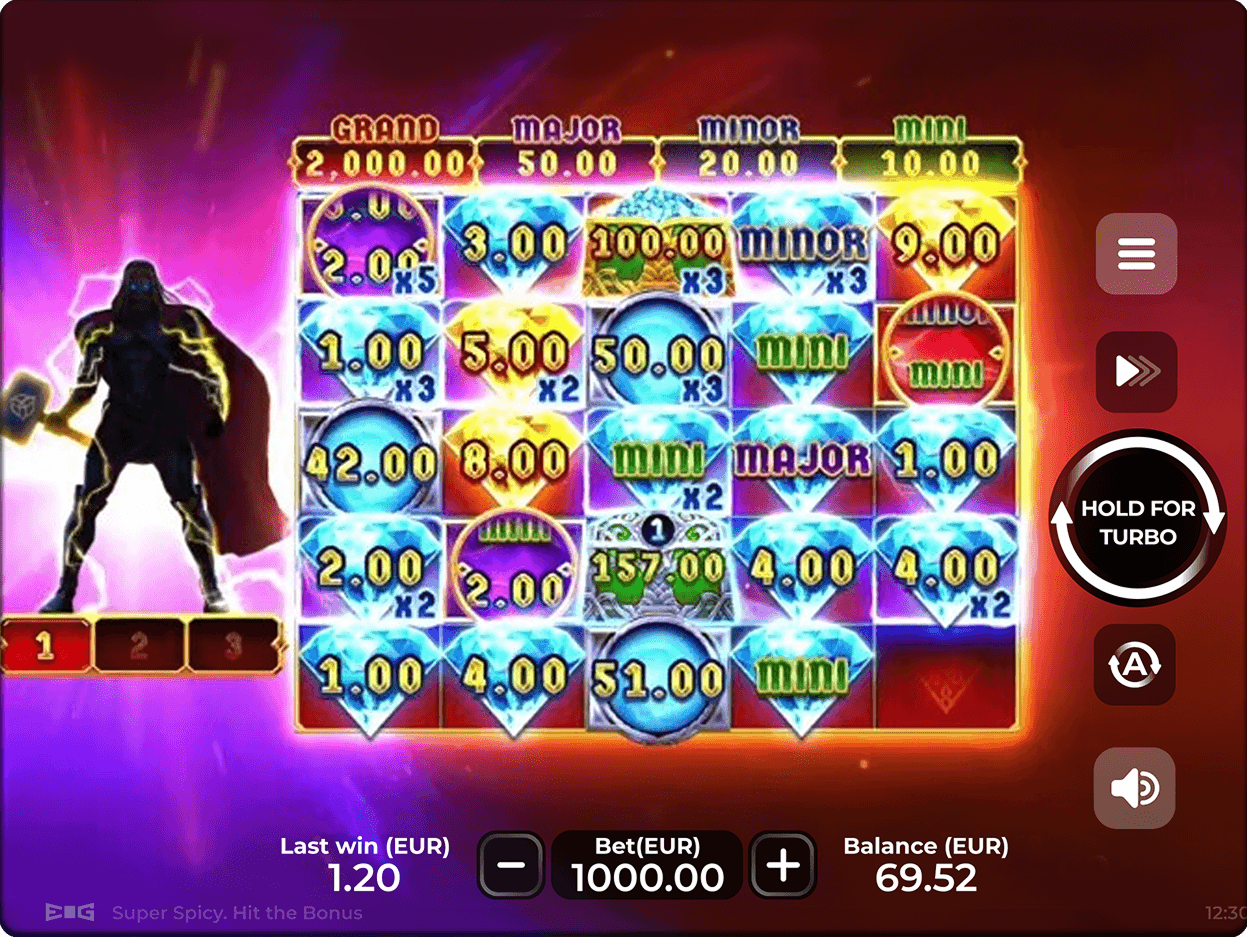Open the bet amount selector
The image size is (1247, 937).
tap(647, 864)
